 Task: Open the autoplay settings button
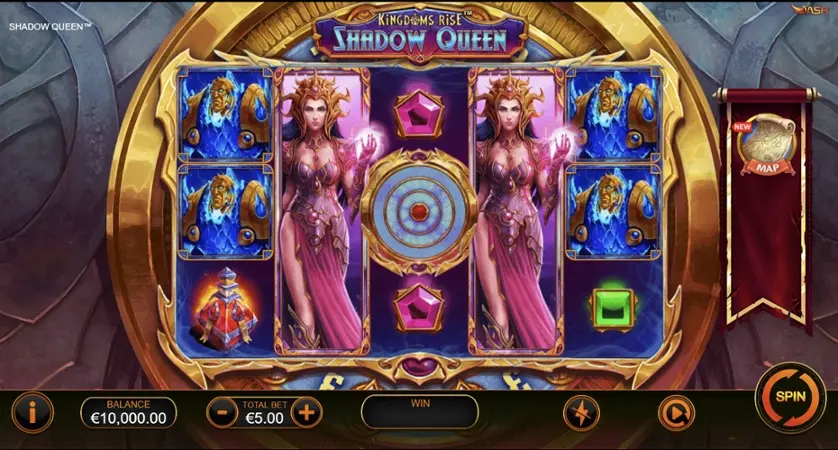coord(675,412)
